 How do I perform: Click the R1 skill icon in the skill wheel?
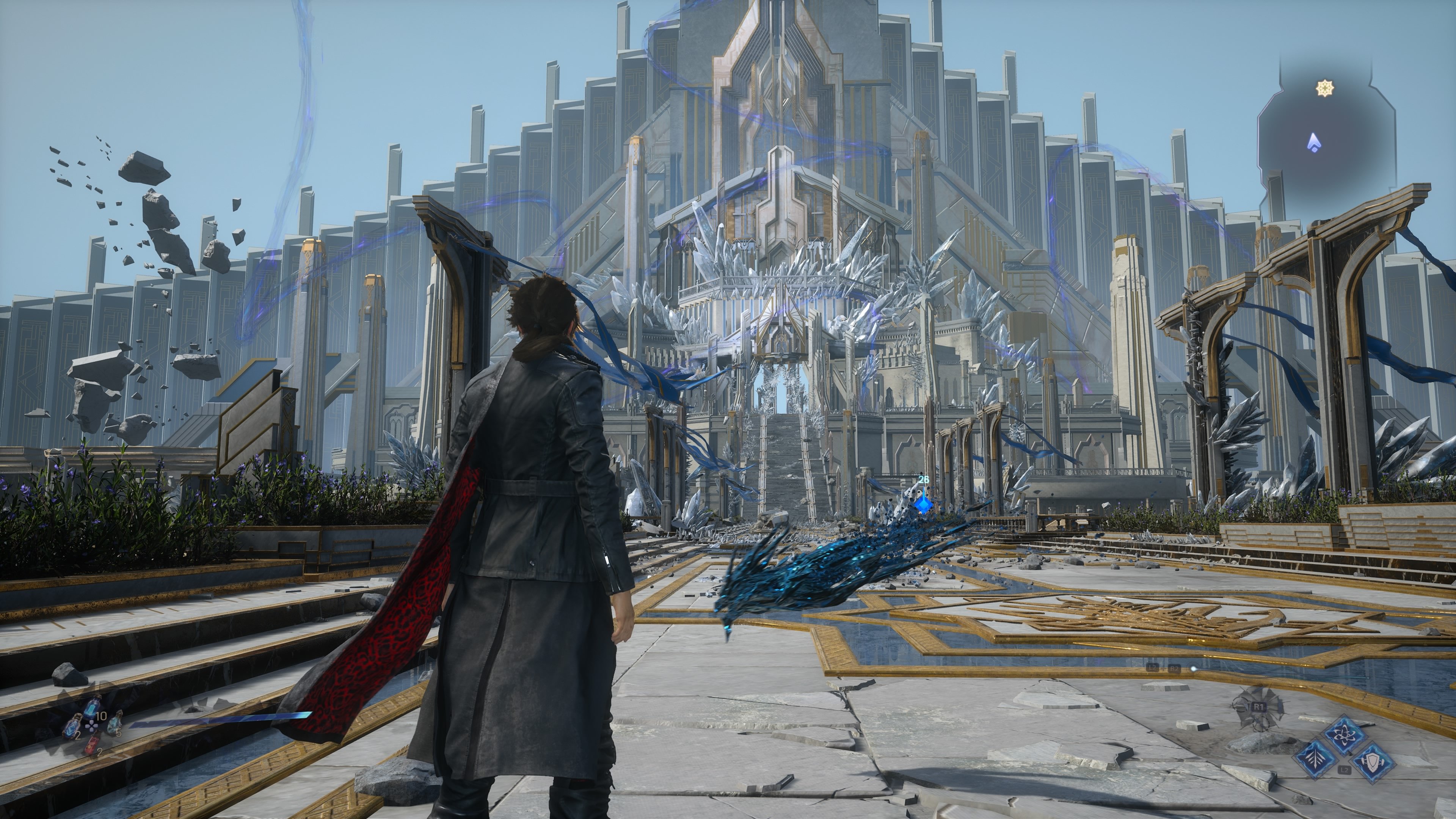(1259, 707)
